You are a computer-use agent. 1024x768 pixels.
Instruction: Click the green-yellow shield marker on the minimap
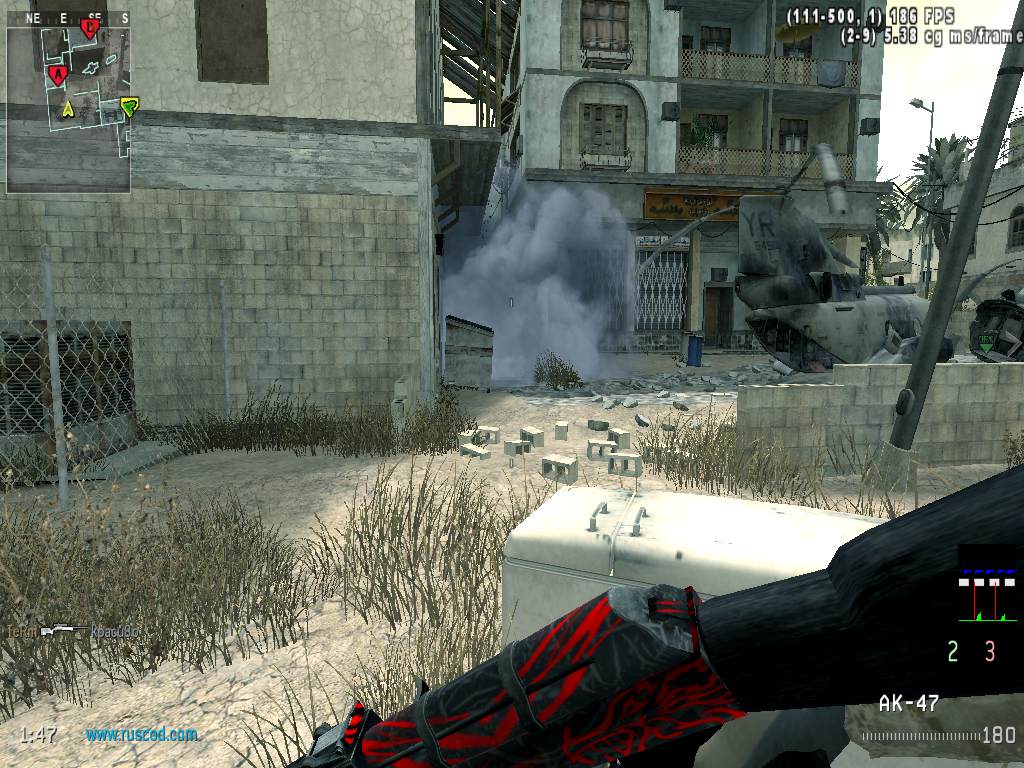pos(128,106)
